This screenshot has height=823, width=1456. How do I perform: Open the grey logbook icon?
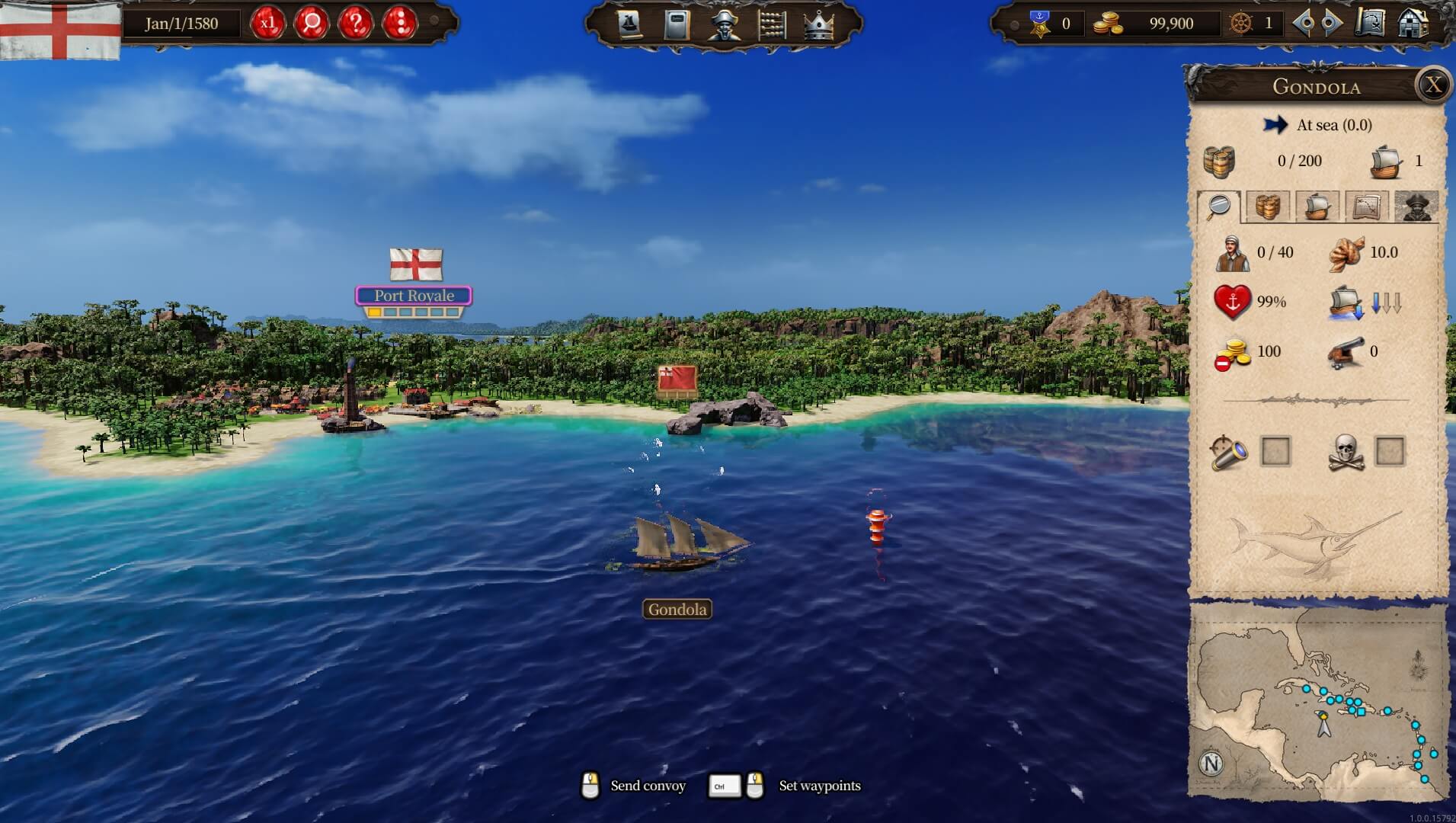(x=676, y=24)
